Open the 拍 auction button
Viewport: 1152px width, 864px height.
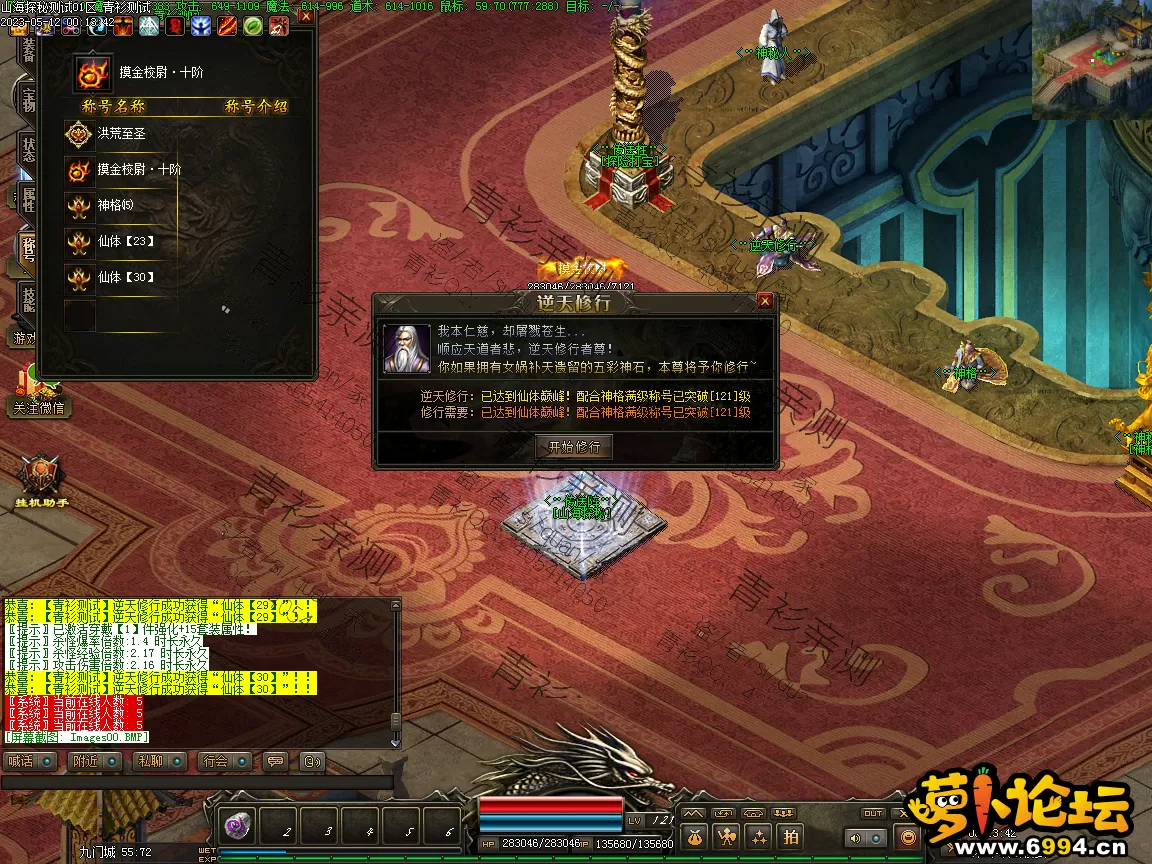[790, 837]
